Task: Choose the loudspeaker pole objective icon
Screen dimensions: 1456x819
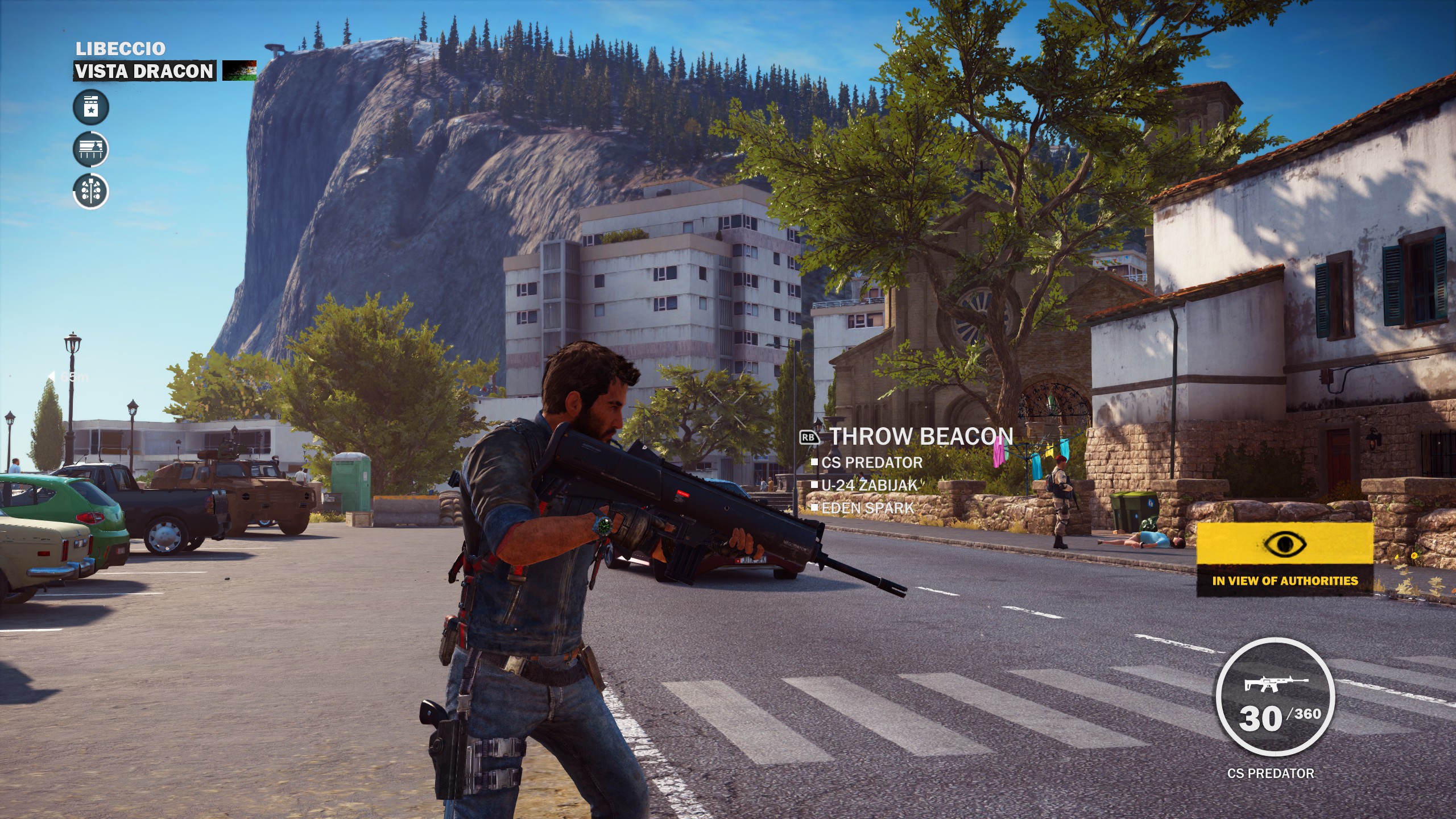Action: click(x=91, y=191)
